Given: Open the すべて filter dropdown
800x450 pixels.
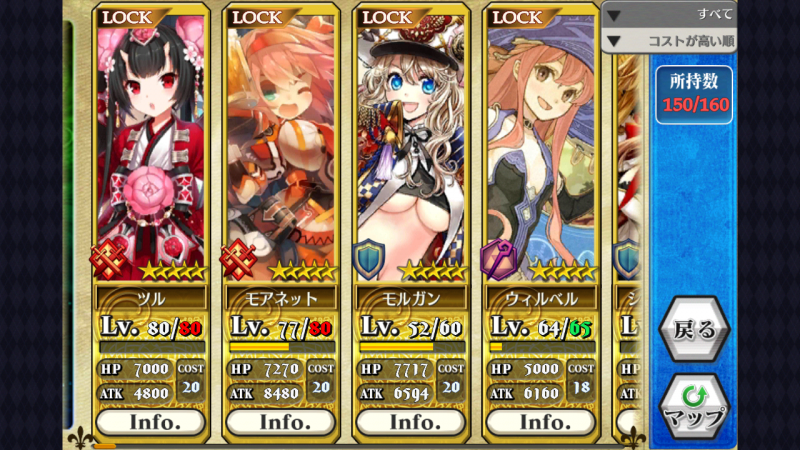Looking at the screenshot, I should click(668, 14).
